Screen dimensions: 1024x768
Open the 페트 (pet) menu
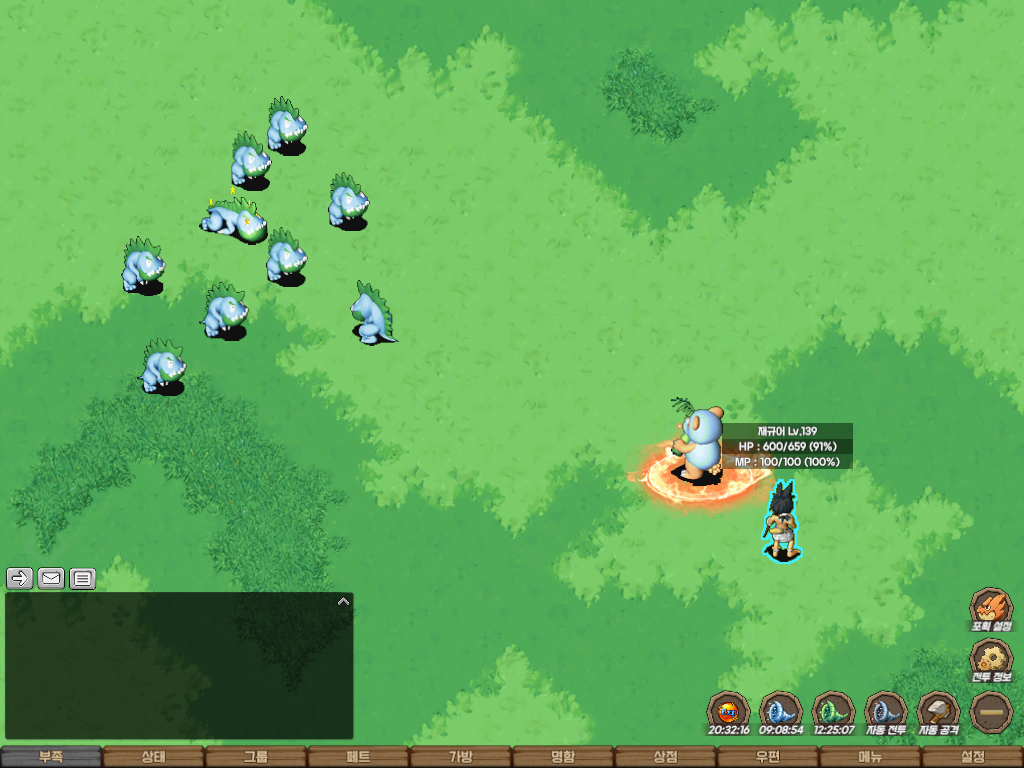click(358, 757)
